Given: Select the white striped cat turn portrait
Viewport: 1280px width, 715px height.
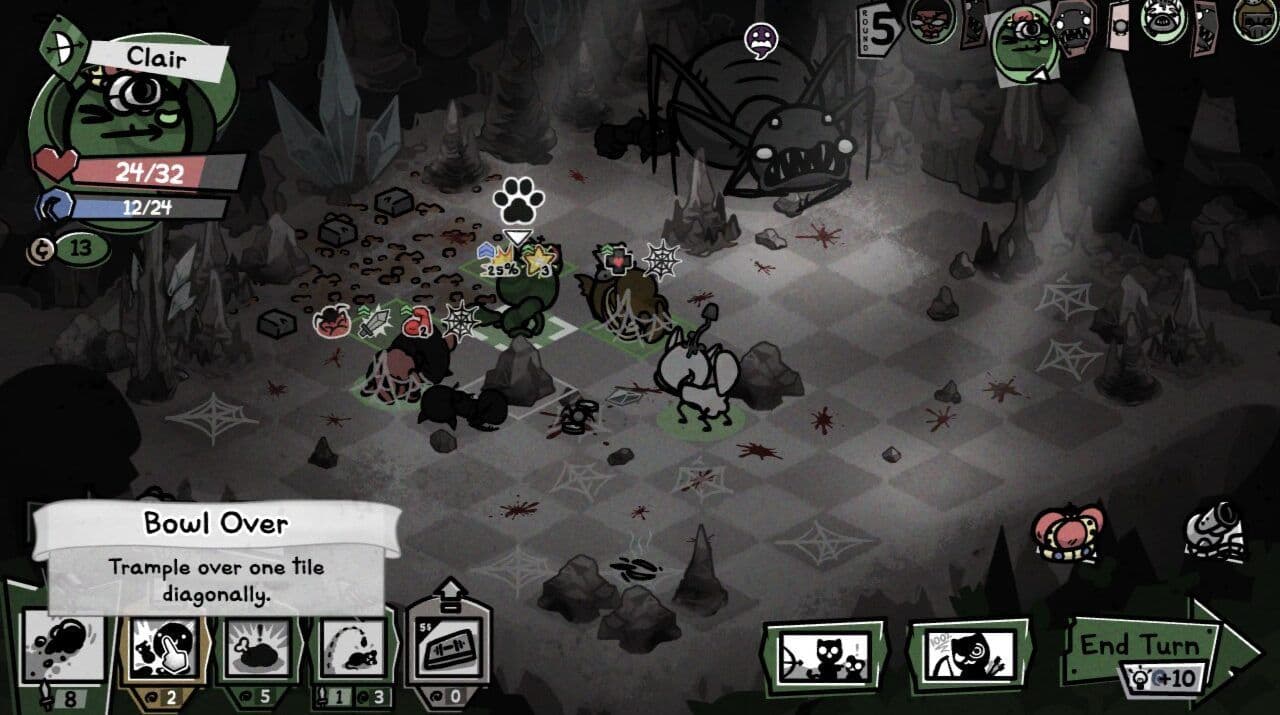Looking at the screenshot, I should coord(1164,20).
